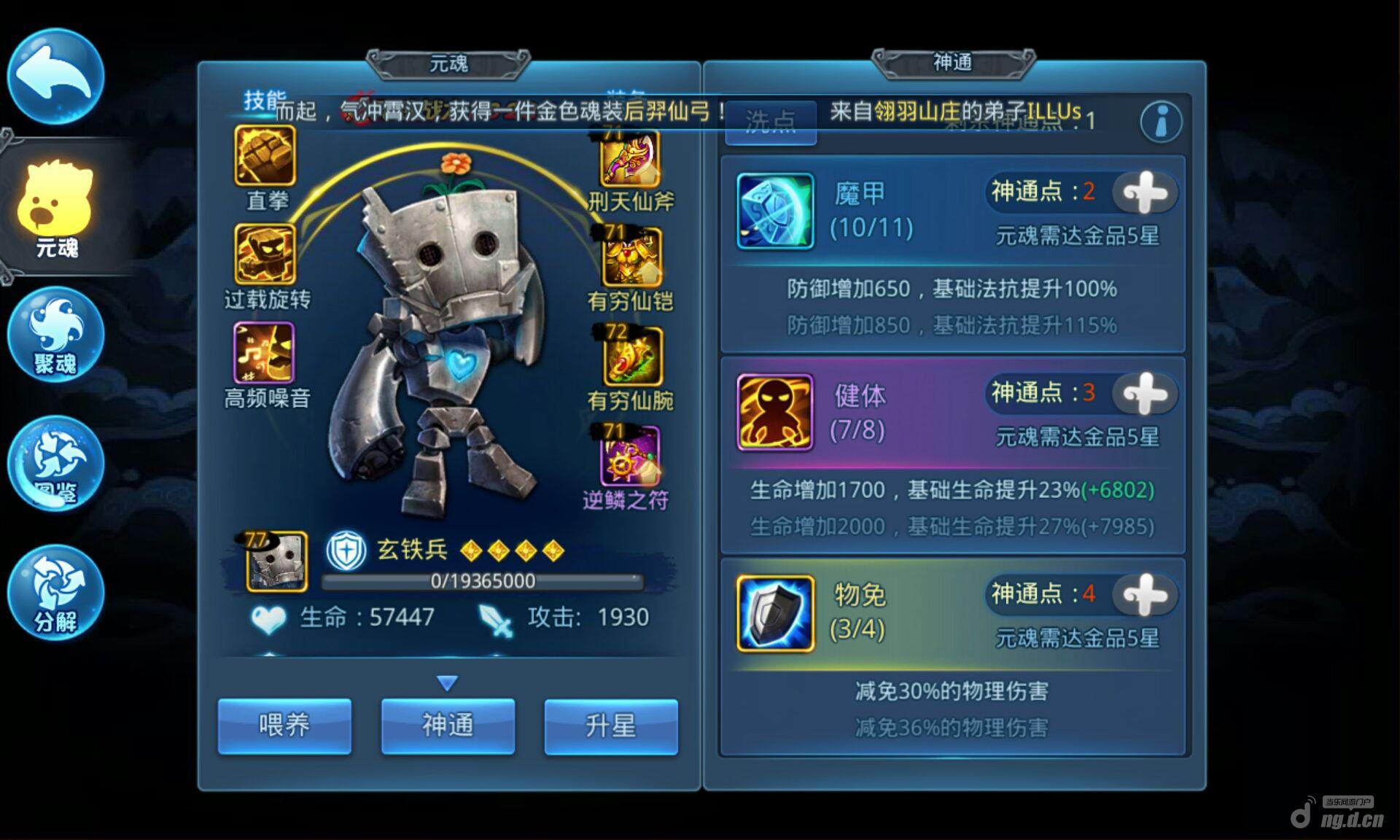Open the 图鉴 collection menu
Viewport: 1400px width, 840px height.
[x=55, y=464]
